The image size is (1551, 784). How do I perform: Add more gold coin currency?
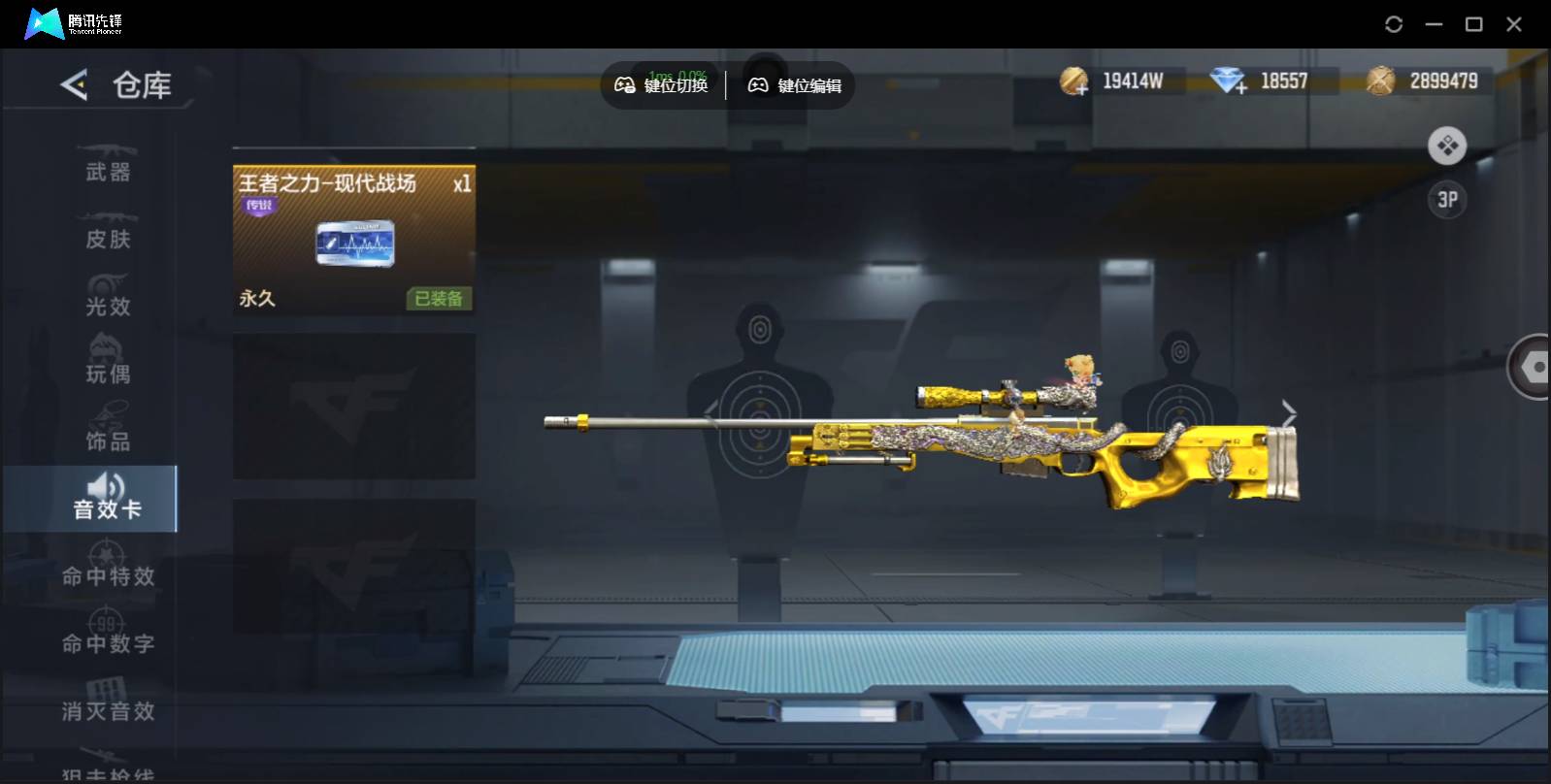coord(1073,82)
